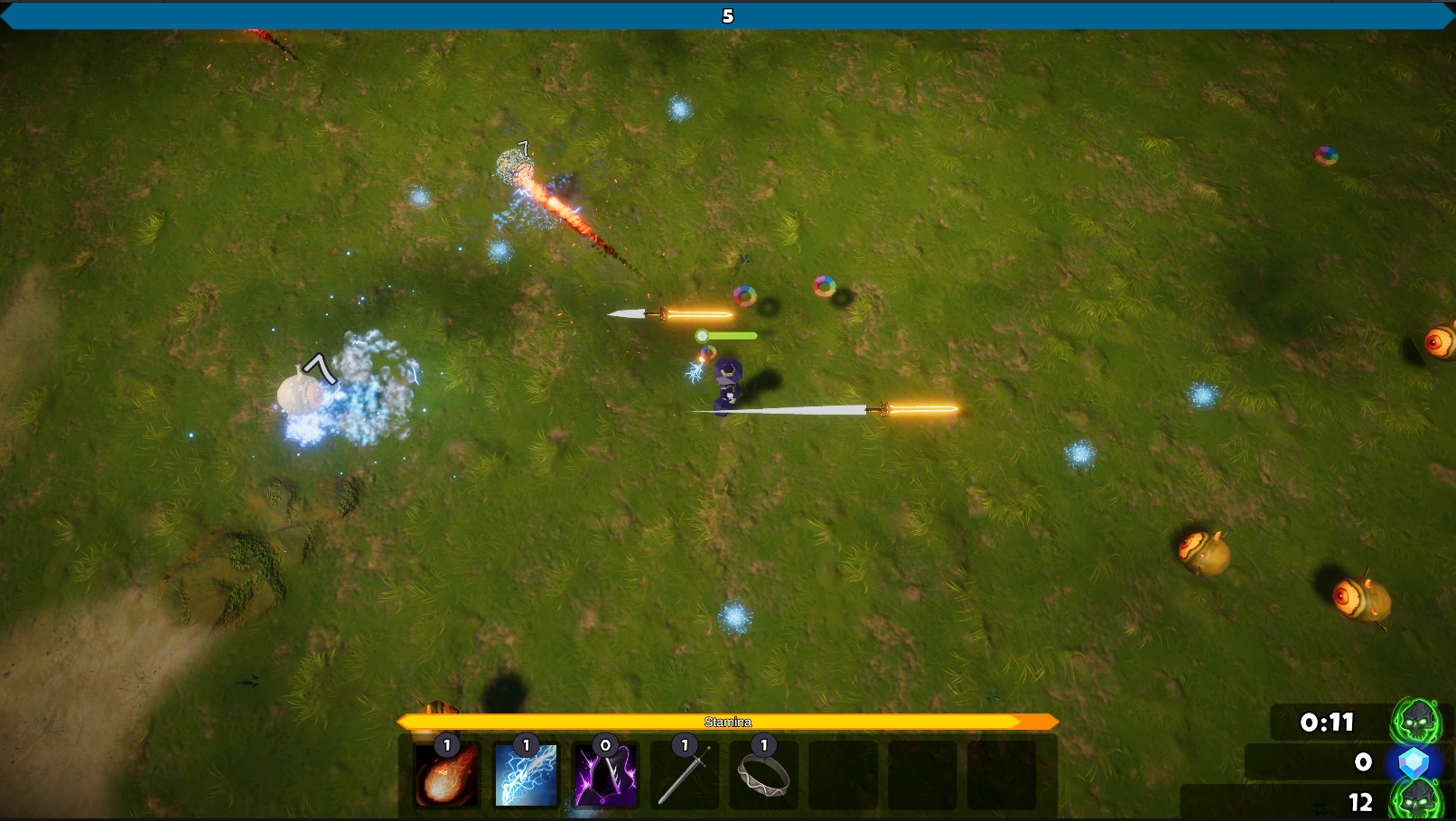The height and width of the screenshot is (821, 1456).
Task: Activate the Lightning Bolt ability icon
Action: click(x=525, y=775)
